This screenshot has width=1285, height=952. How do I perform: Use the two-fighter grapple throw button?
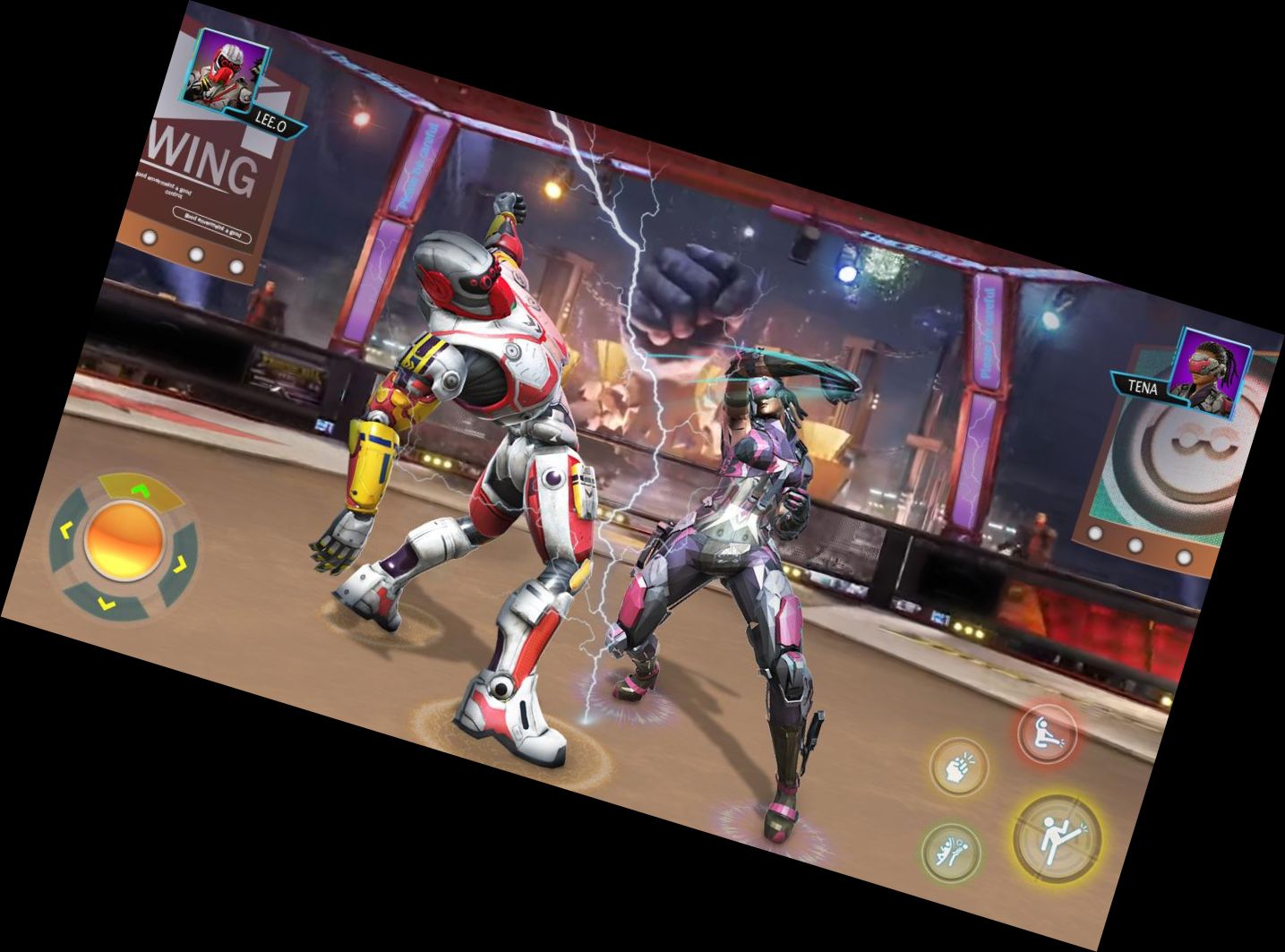coord(951,852)
